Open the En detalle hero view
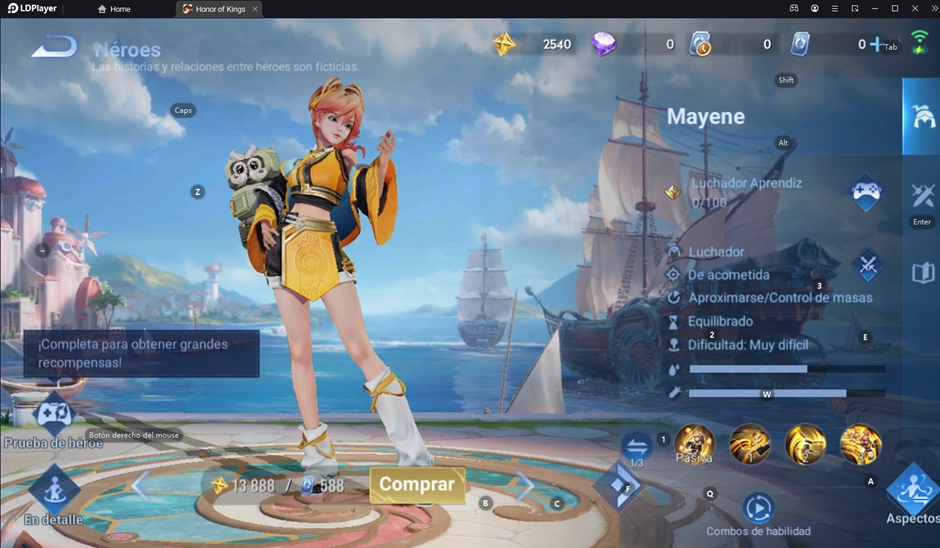This screenshot has width=940, height=548. [x=54, y=491]
